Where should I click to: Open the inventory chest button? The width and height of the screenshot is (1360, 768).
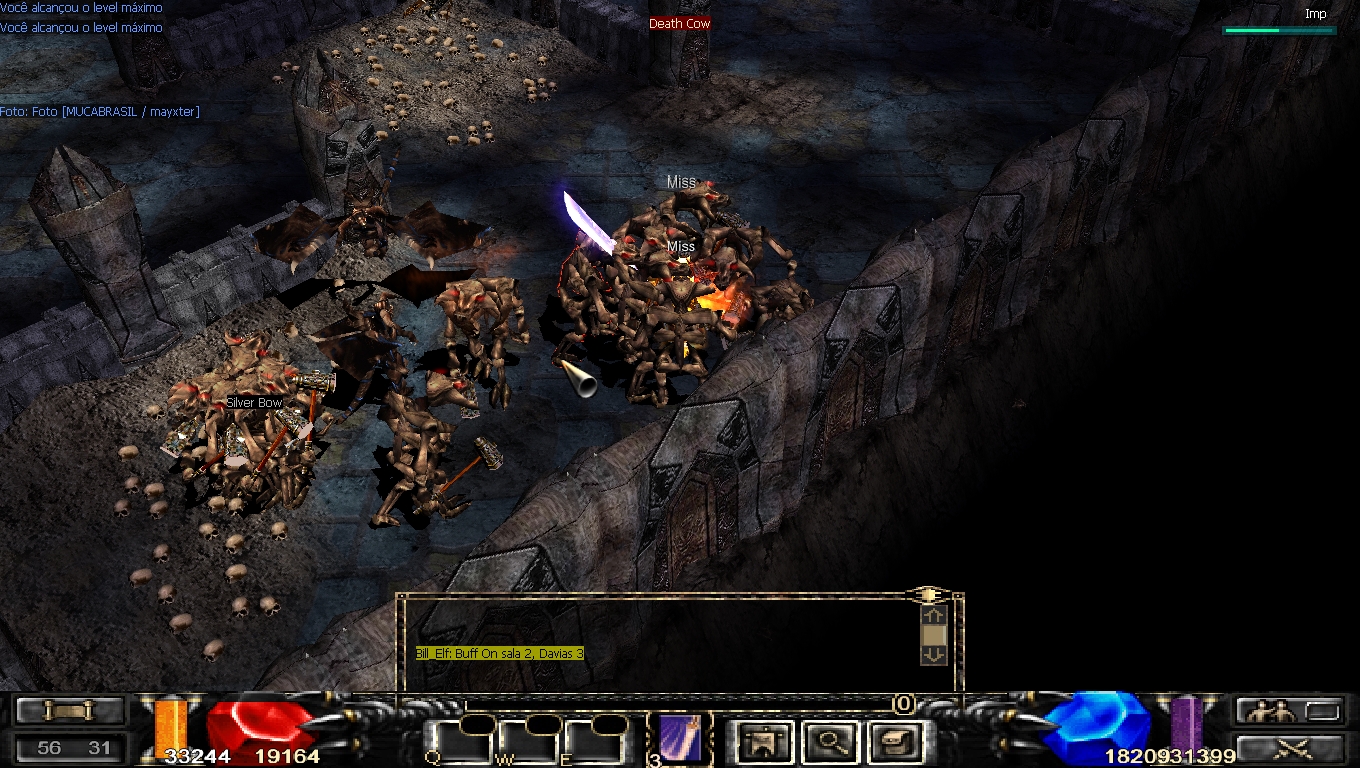[893, 742]
